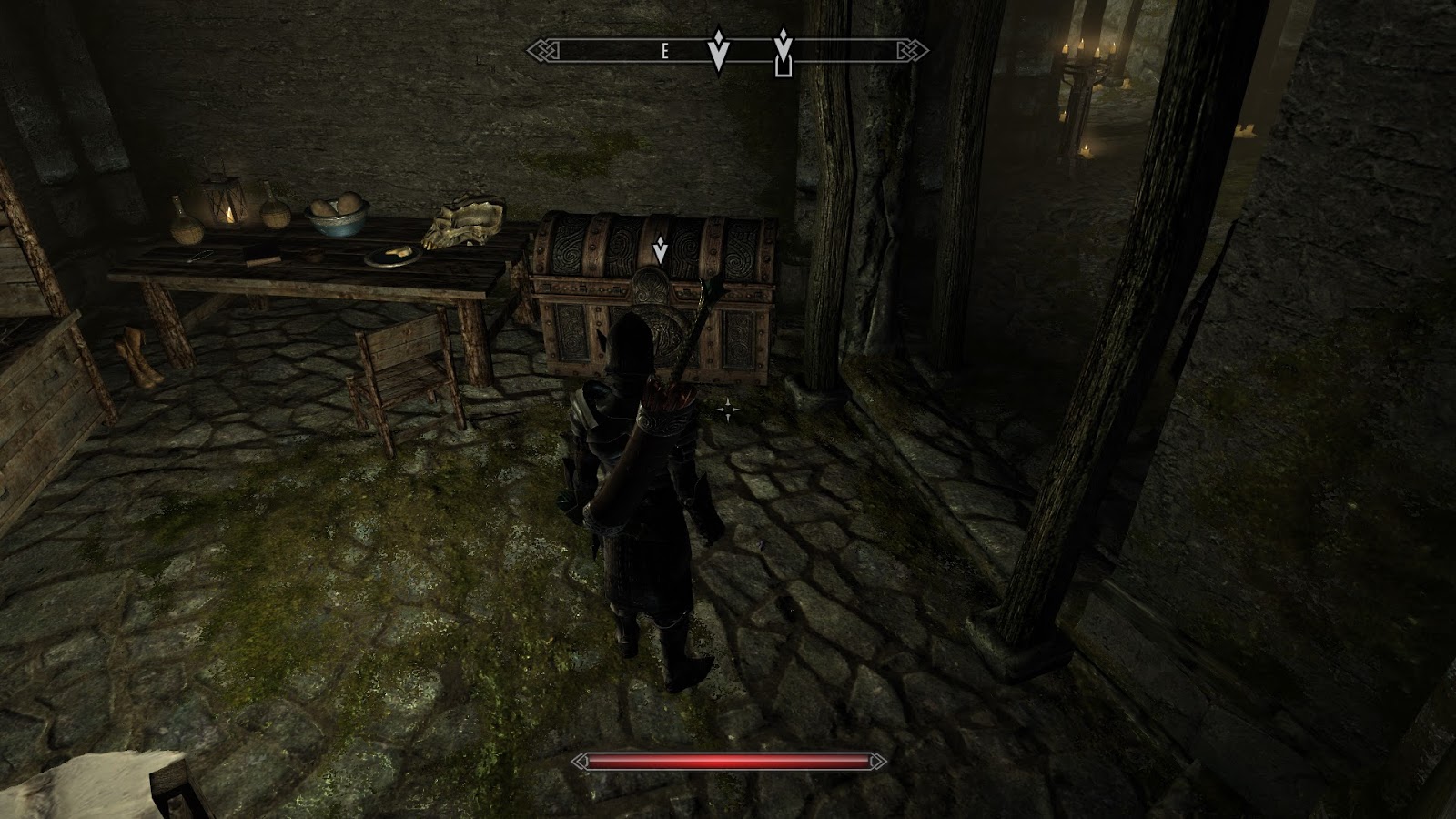Click the quest marker above the chest
This screenshot has width=1456, height=819.
[659, 248]
